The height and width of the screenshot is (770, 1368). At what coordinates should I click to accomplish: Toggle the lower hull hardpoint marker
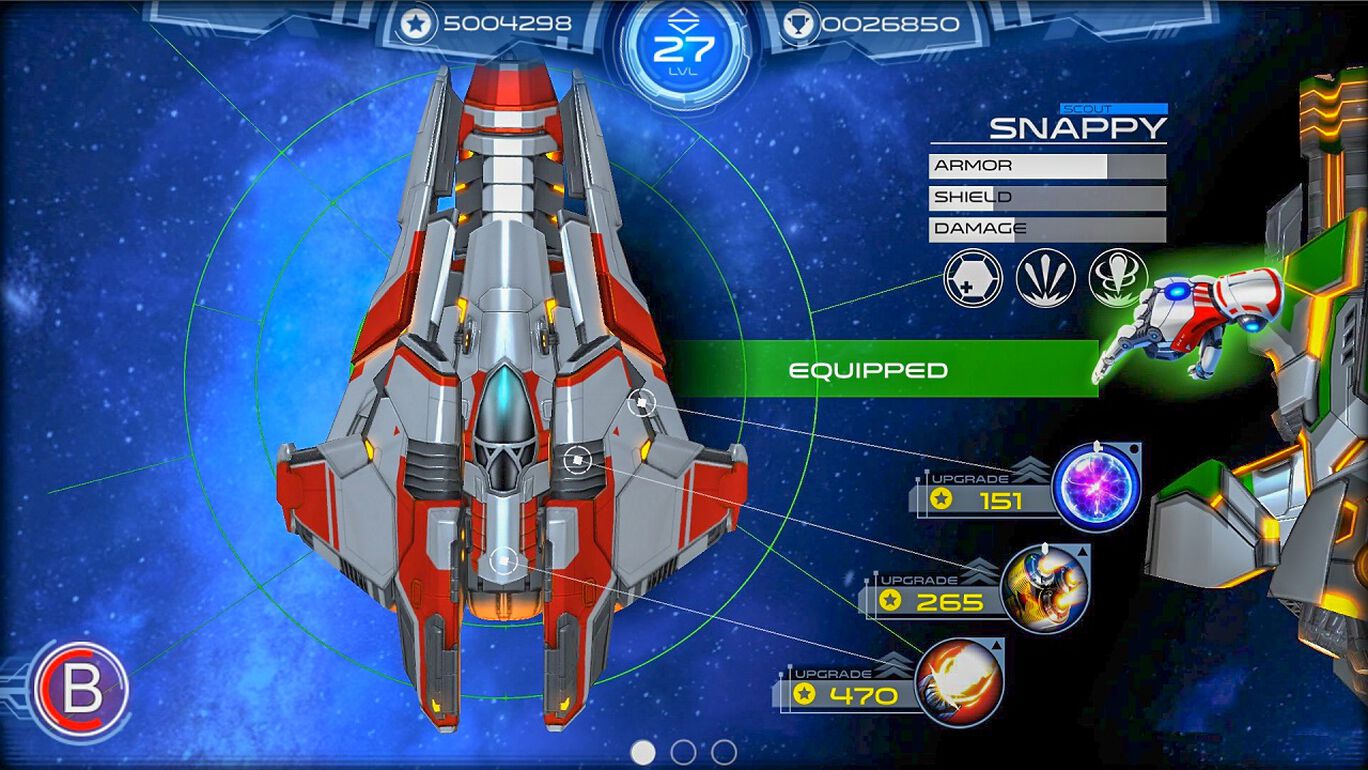tap(506, 561)
